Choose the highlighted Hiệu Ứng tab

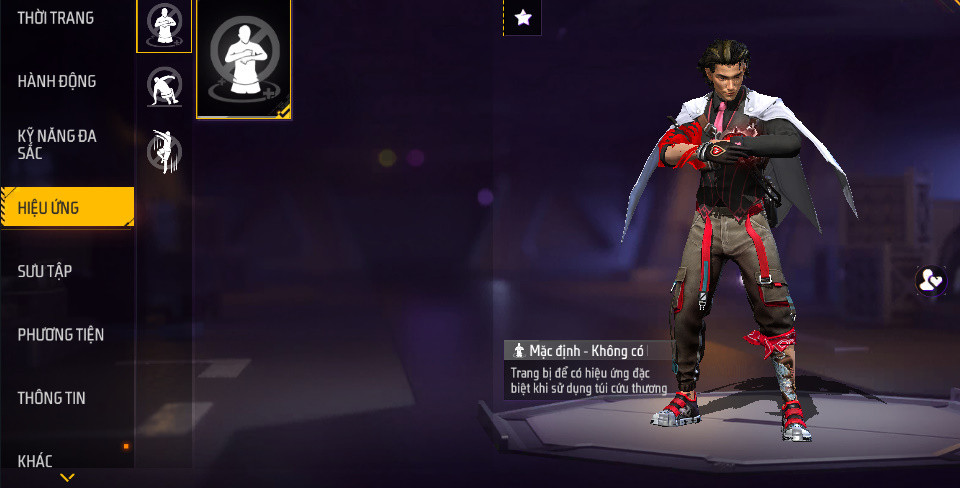tap(66, 208)
